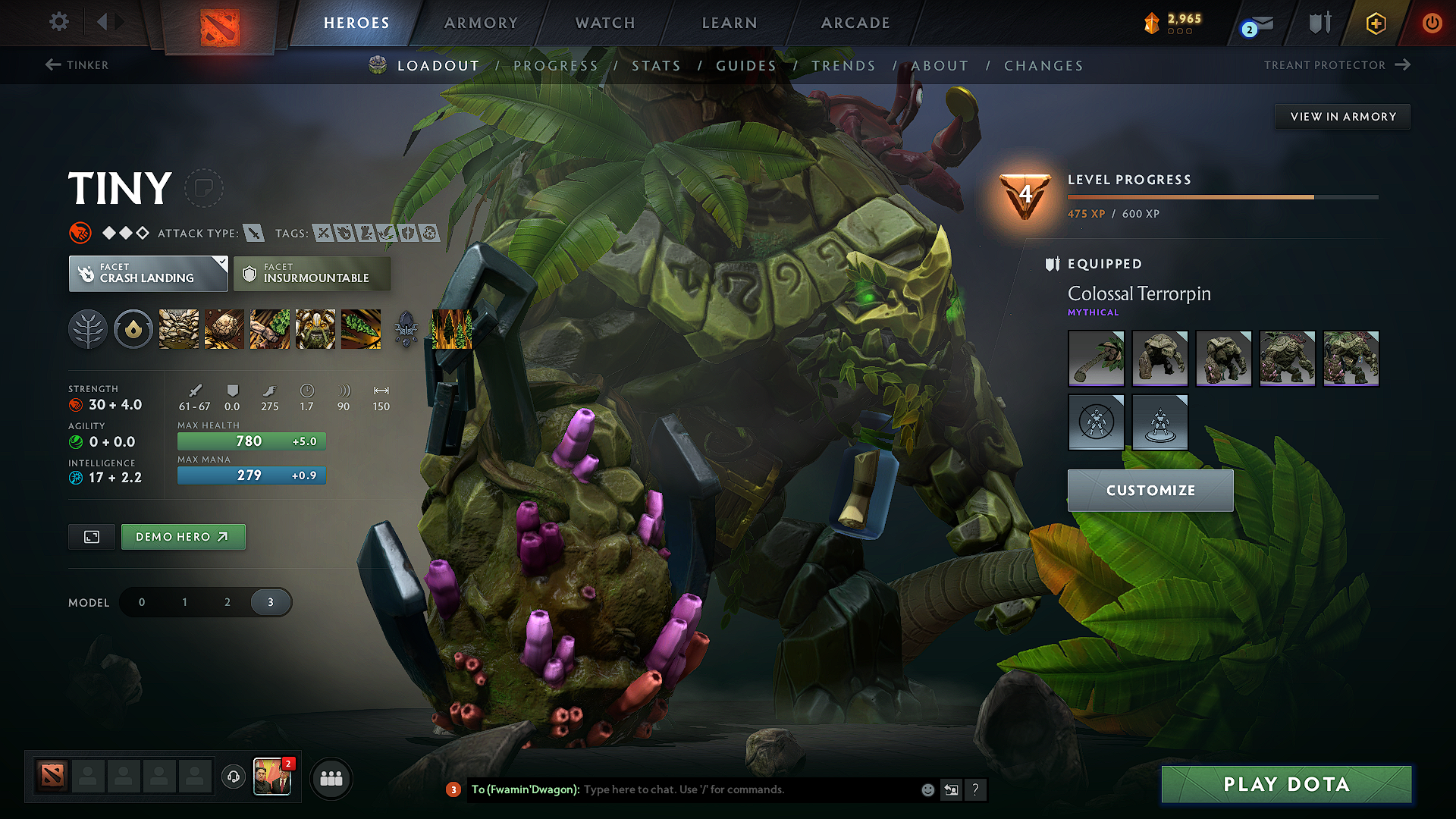Open the party finder arrow next to Tinker

(x=52, y=65)
